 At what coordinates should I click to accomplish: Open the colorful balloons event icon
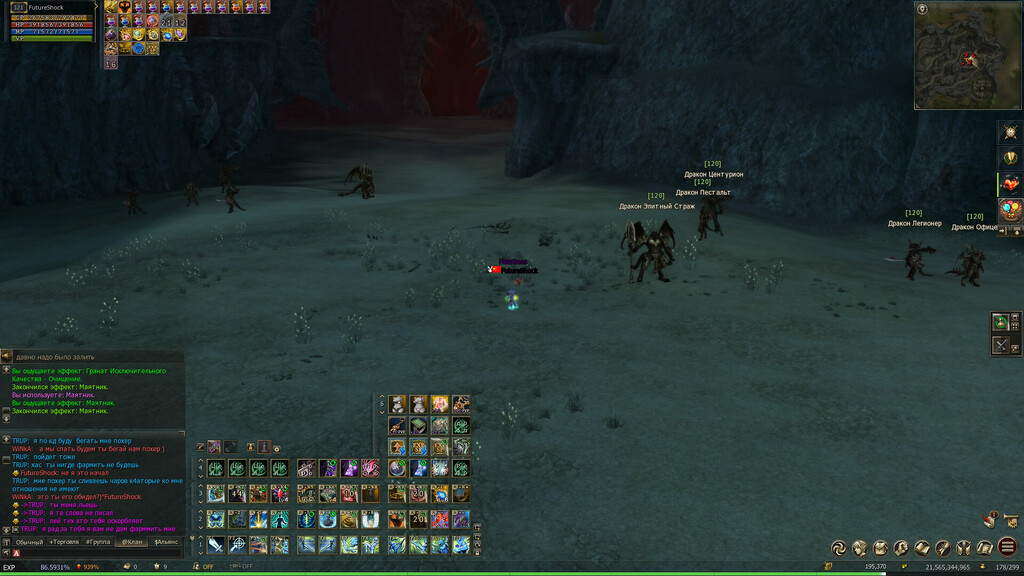(x=1010, y=210)
